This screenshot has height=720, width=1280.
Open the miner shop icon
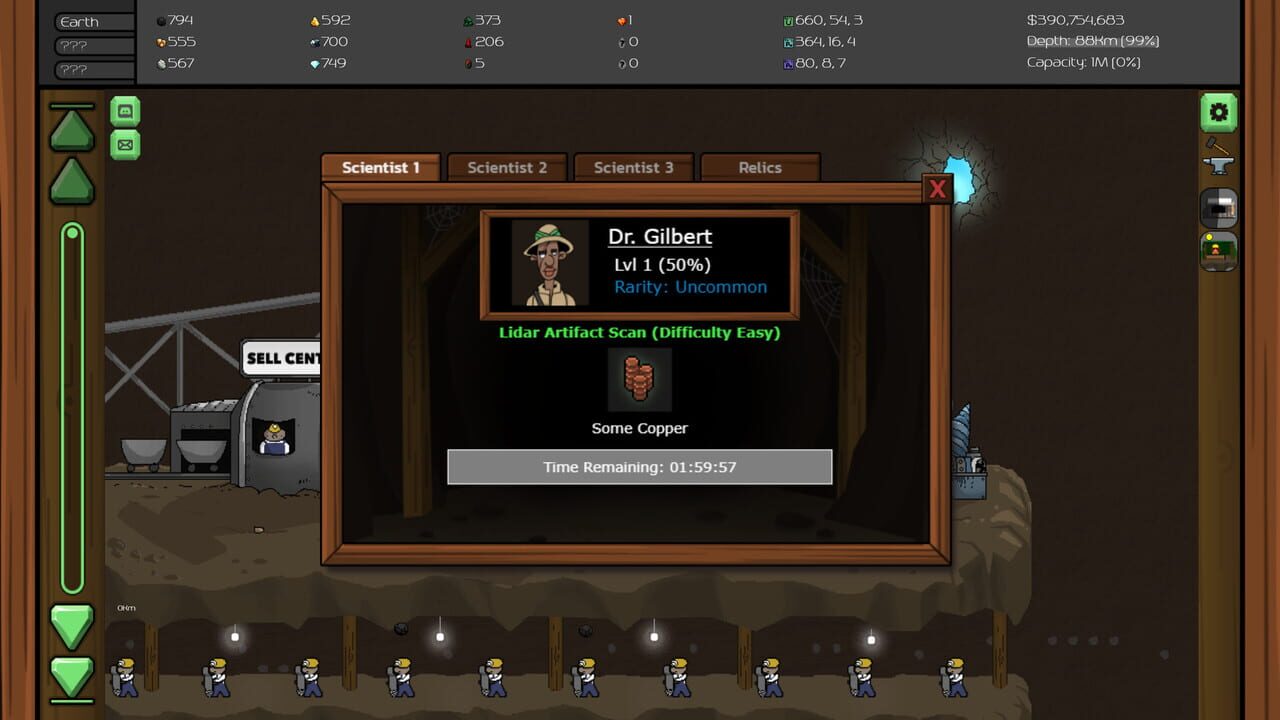click(x=1218, y=252)
